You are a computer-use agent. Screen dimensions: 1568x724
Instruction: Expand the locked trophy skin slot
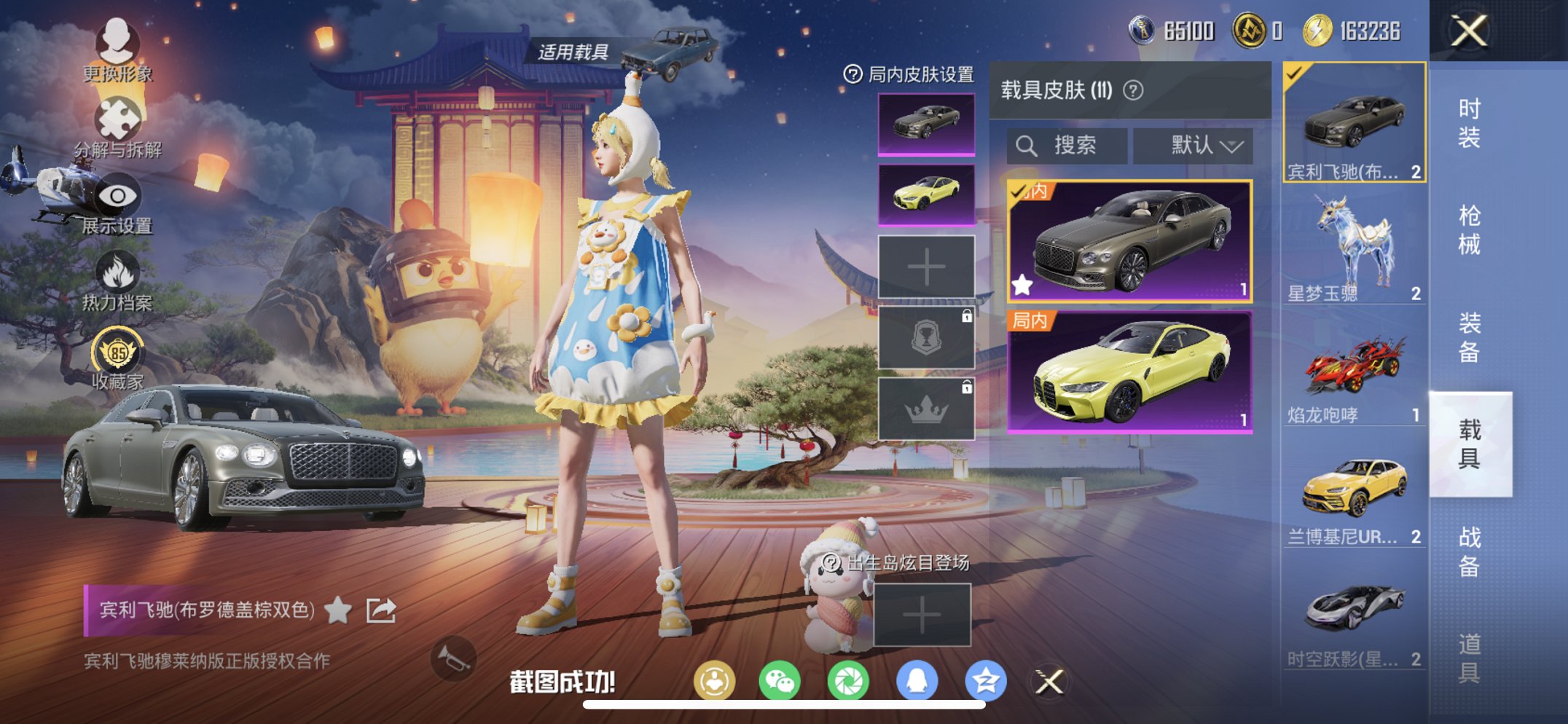926,337
